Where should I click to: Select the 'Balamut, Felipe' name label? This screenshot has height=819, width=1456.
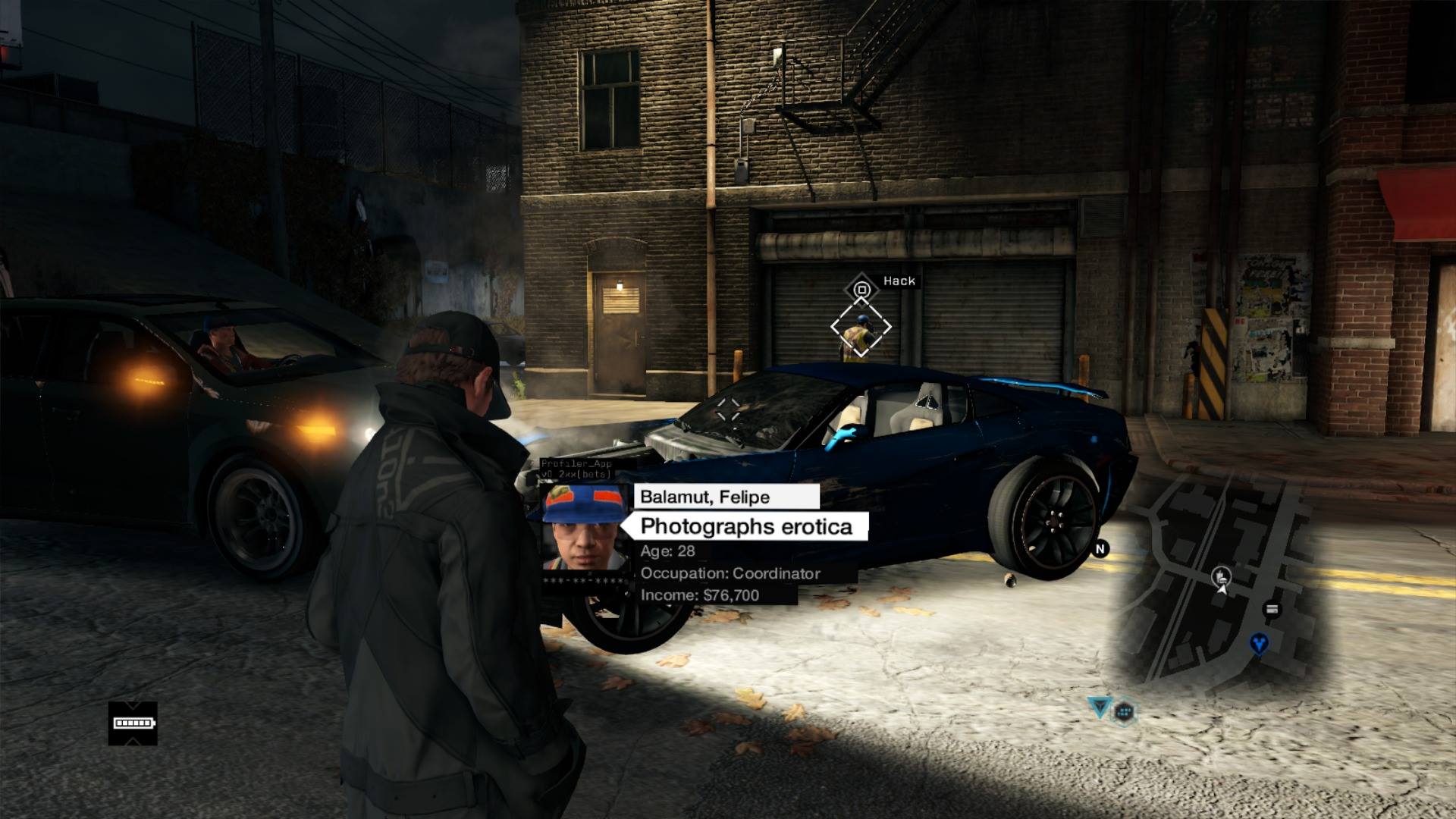point(726,497)
